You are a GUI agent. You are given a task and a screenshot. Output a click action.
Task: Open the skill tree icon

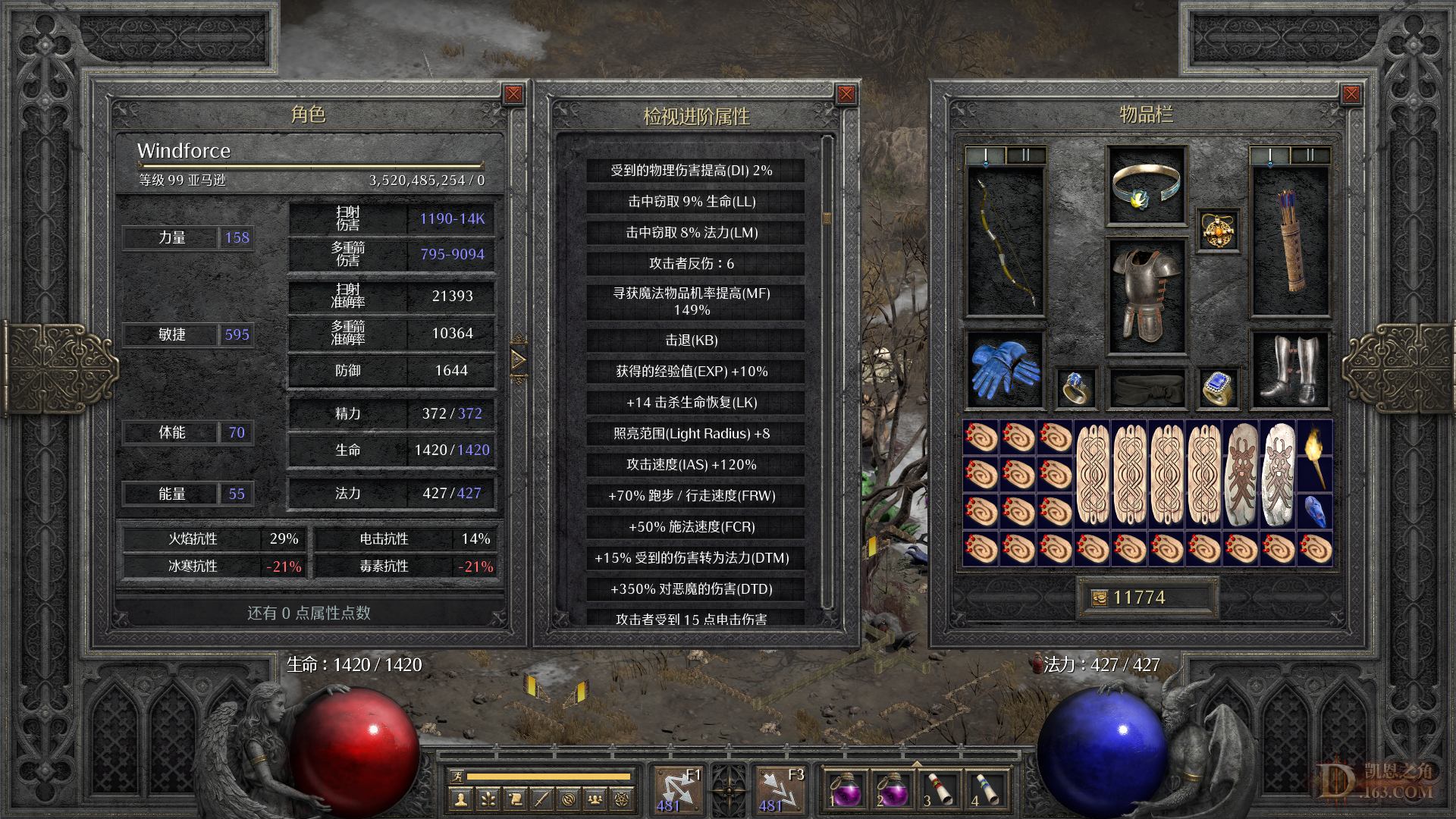point(488,797)
